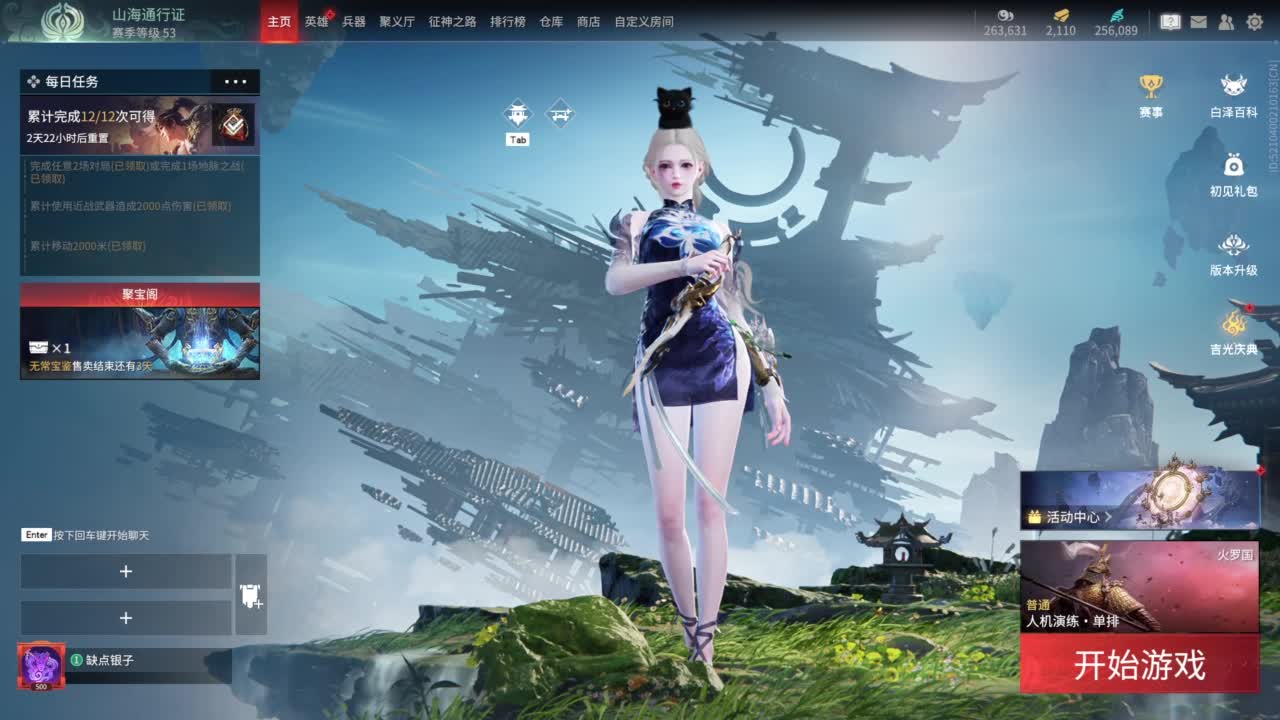Open the 聚宝阁 treasure banner
This screenshot has width=1280, height=720.
click(x=140, y=332)
